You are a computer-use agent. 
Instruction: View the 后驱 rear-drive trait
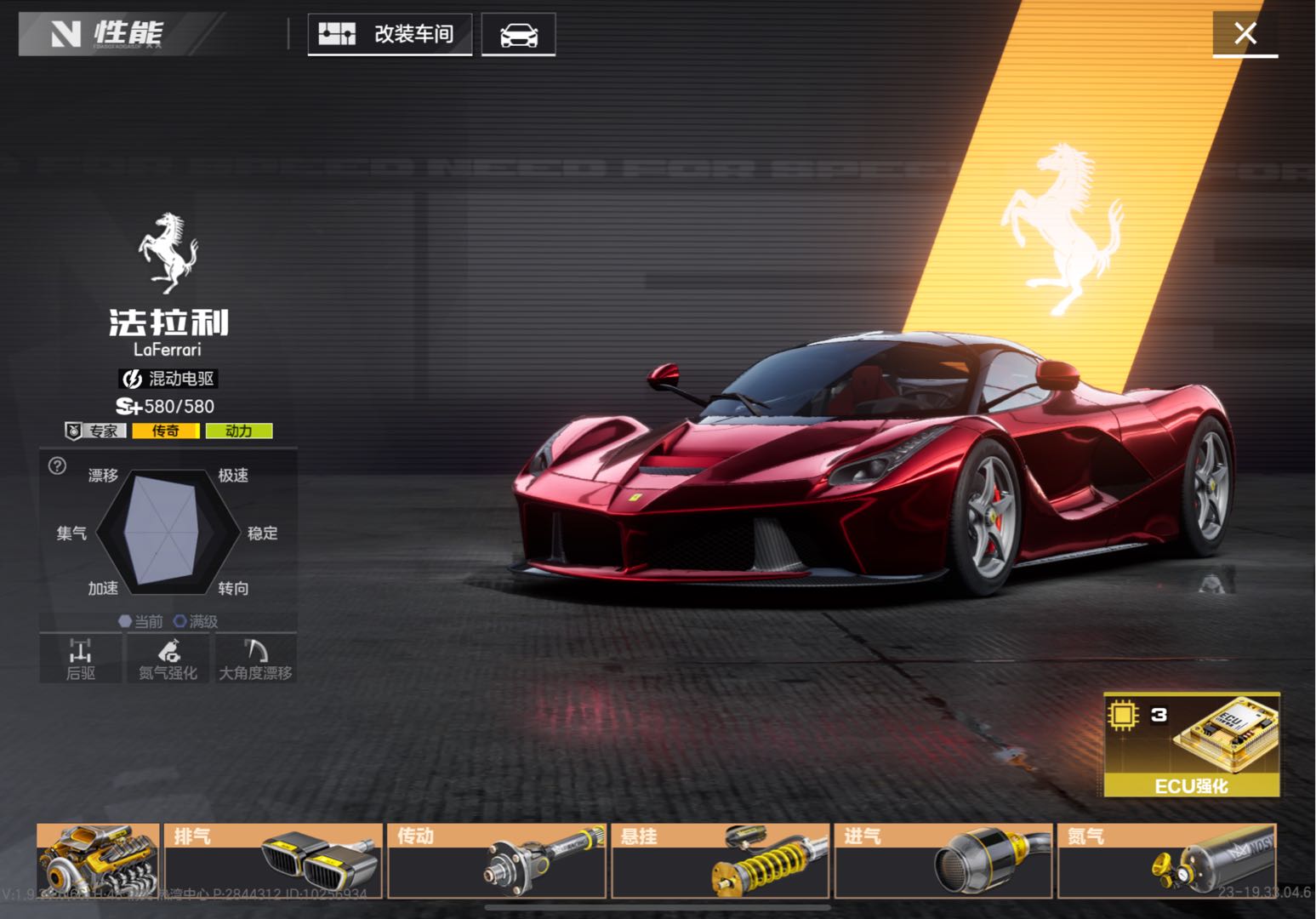81,659
